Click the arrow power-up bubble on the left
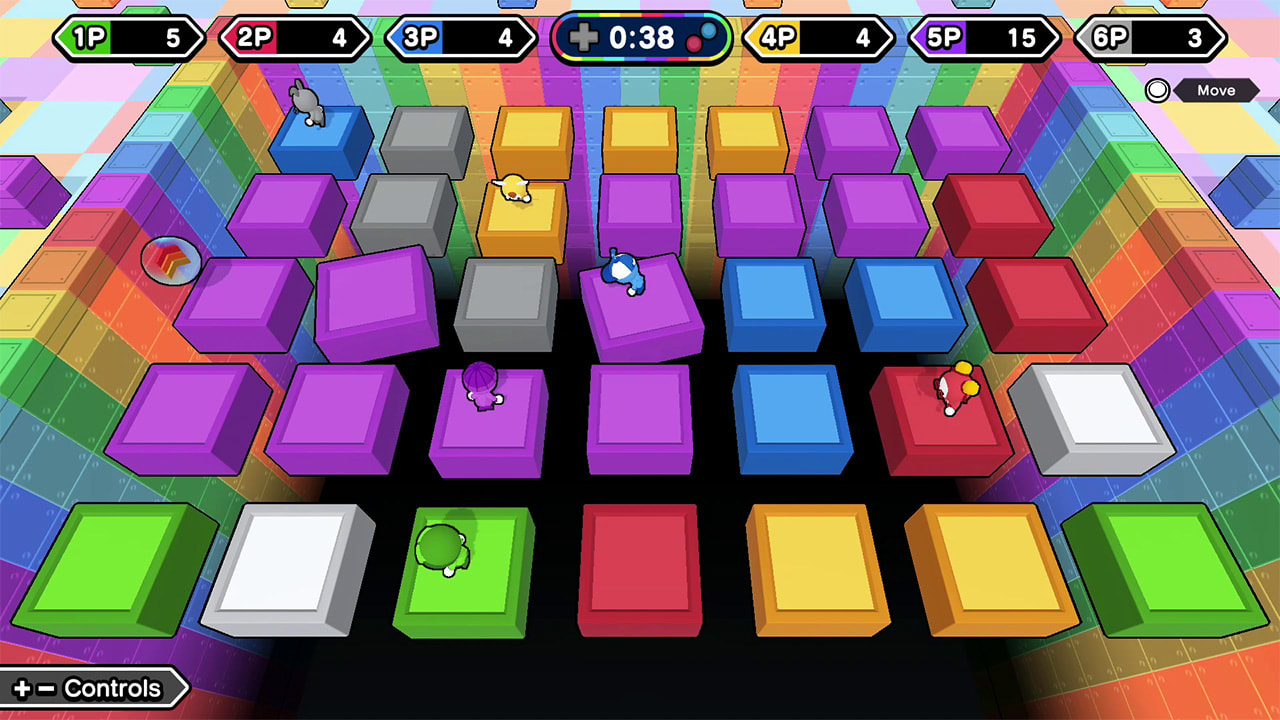Image resolution: width=1280 pixels, height=720 pixels. [170, 259]
